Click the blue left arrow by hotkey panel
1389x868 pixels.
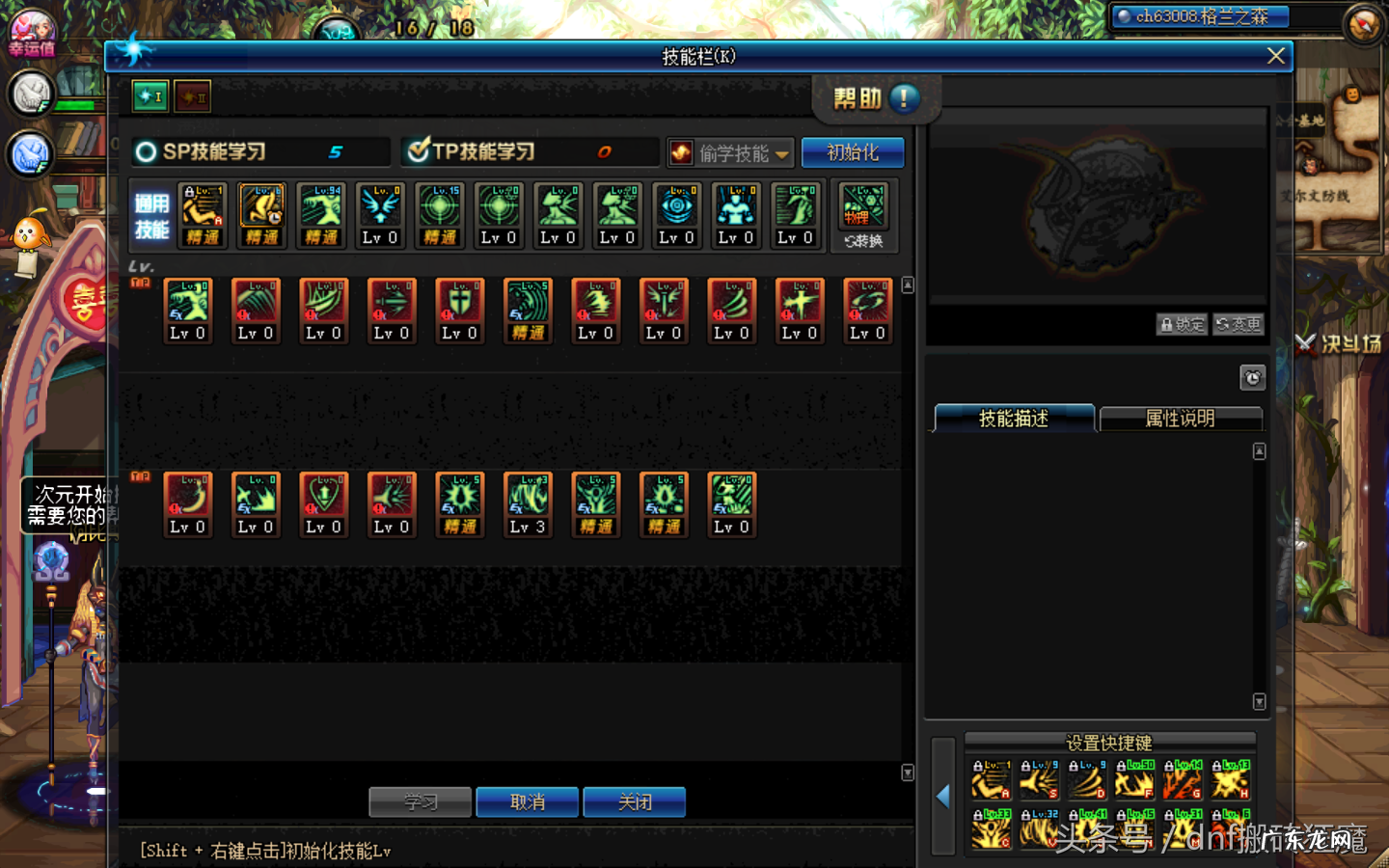(x=943, y=796)
